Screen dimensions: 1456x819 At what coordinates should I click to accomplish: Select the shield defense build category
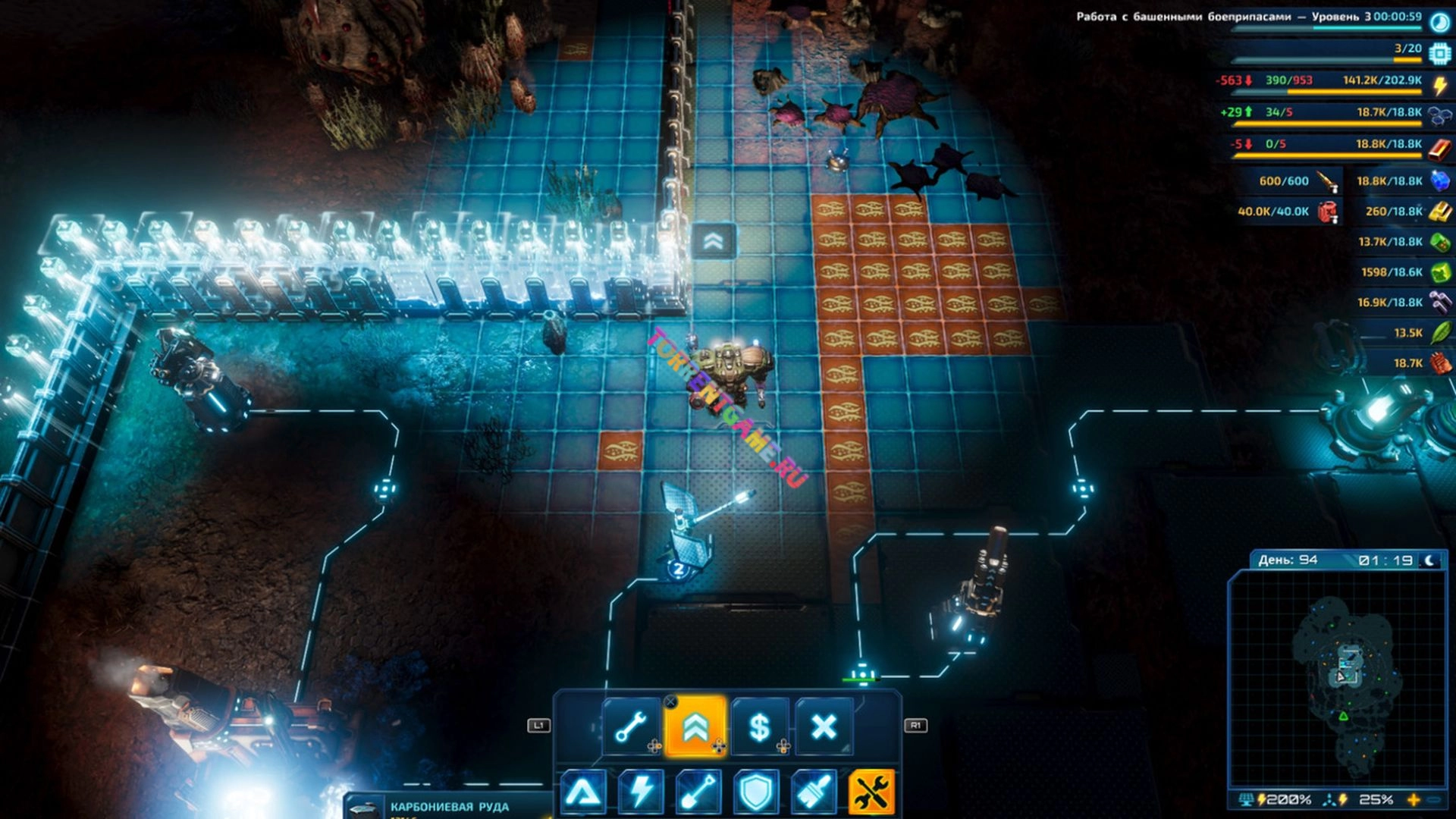coord(756,792)
